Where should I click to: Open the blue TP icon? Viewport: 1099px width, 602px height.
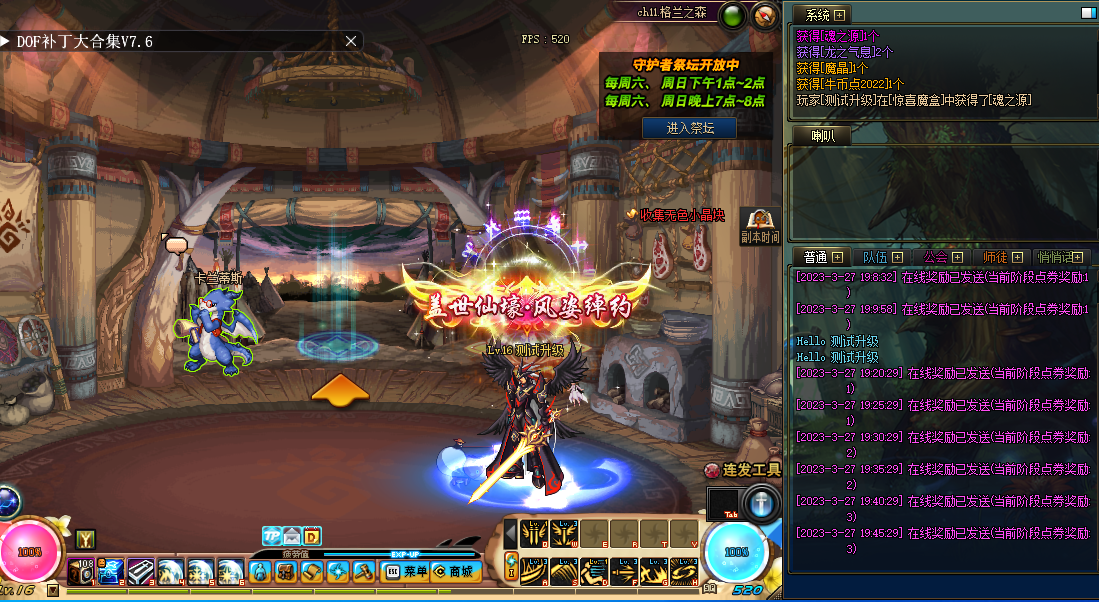(271, 536)
